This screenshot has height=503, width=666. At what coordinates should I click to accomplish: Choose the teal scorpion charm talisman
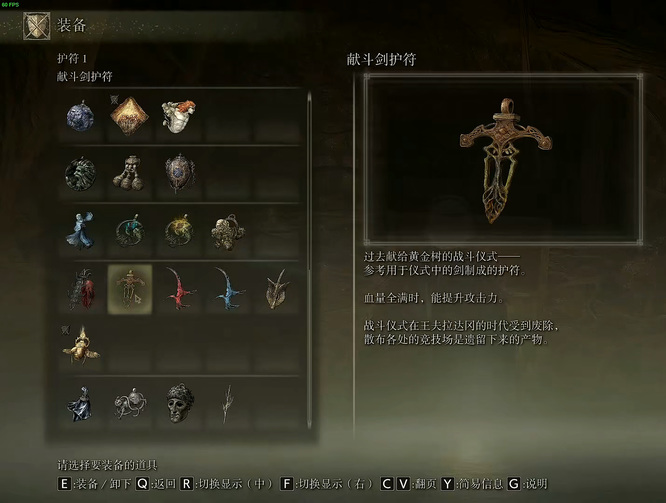(130, 231)
